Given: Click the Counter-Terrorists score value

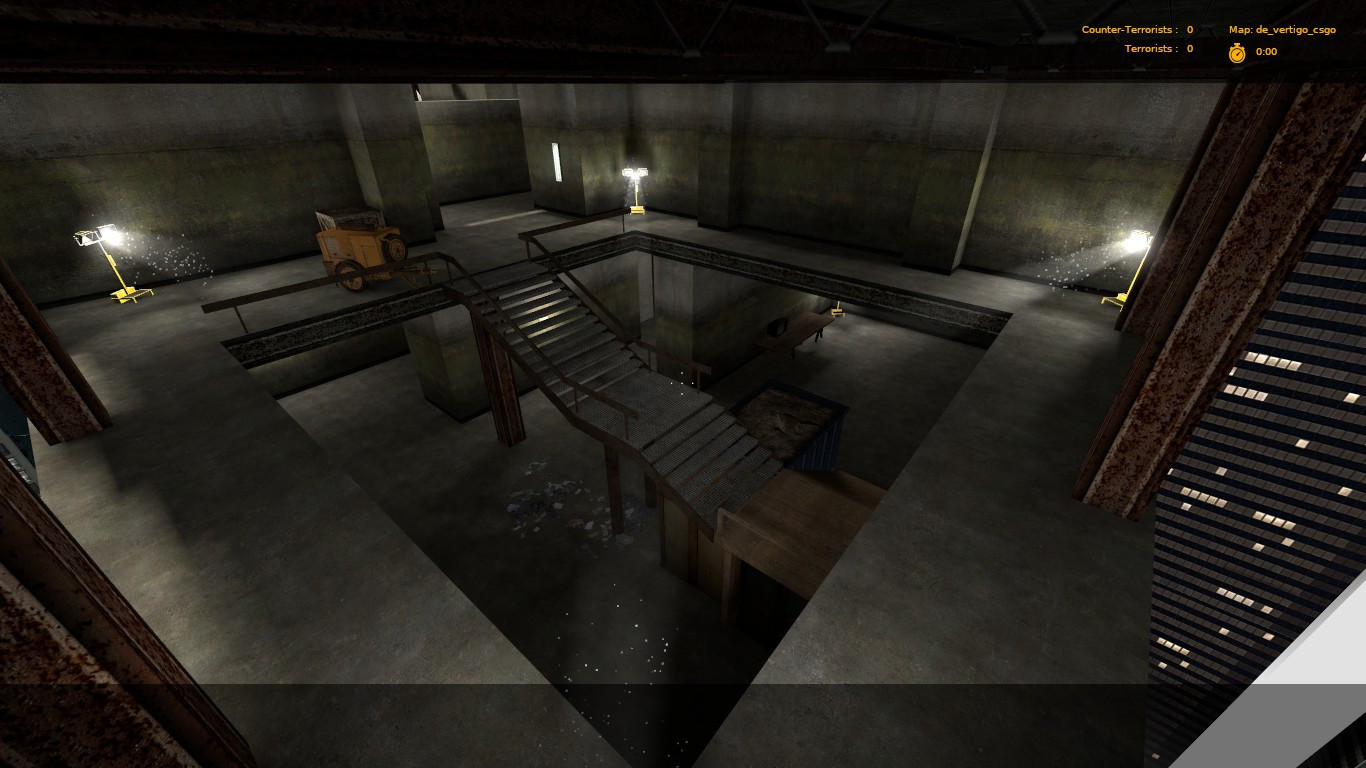Looking at the screenshot, I should (1188, 29).
